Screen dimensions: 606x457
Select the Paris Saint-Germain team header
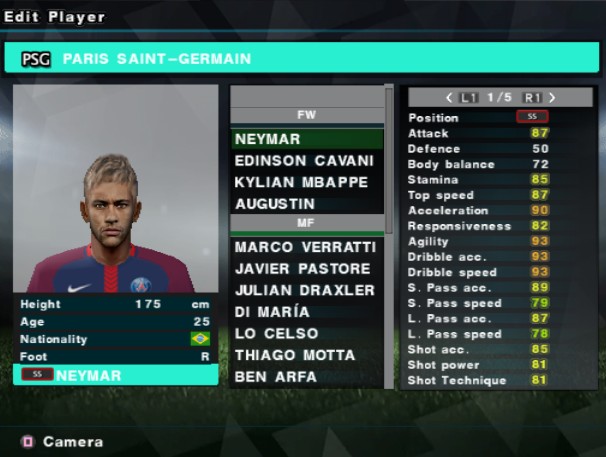pyautogui.click(x=300, y=59)
